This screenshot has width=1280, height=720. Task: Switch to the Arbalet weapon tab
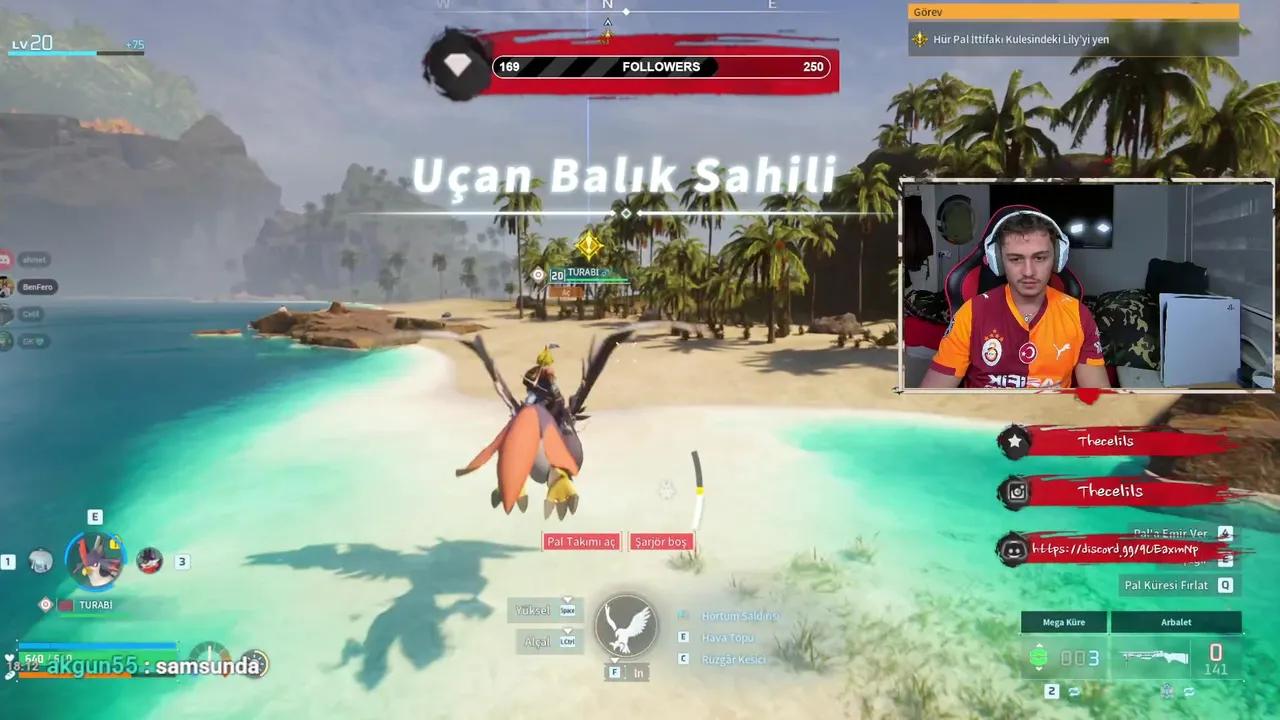pyautogui.click(x=1175, y=621)
